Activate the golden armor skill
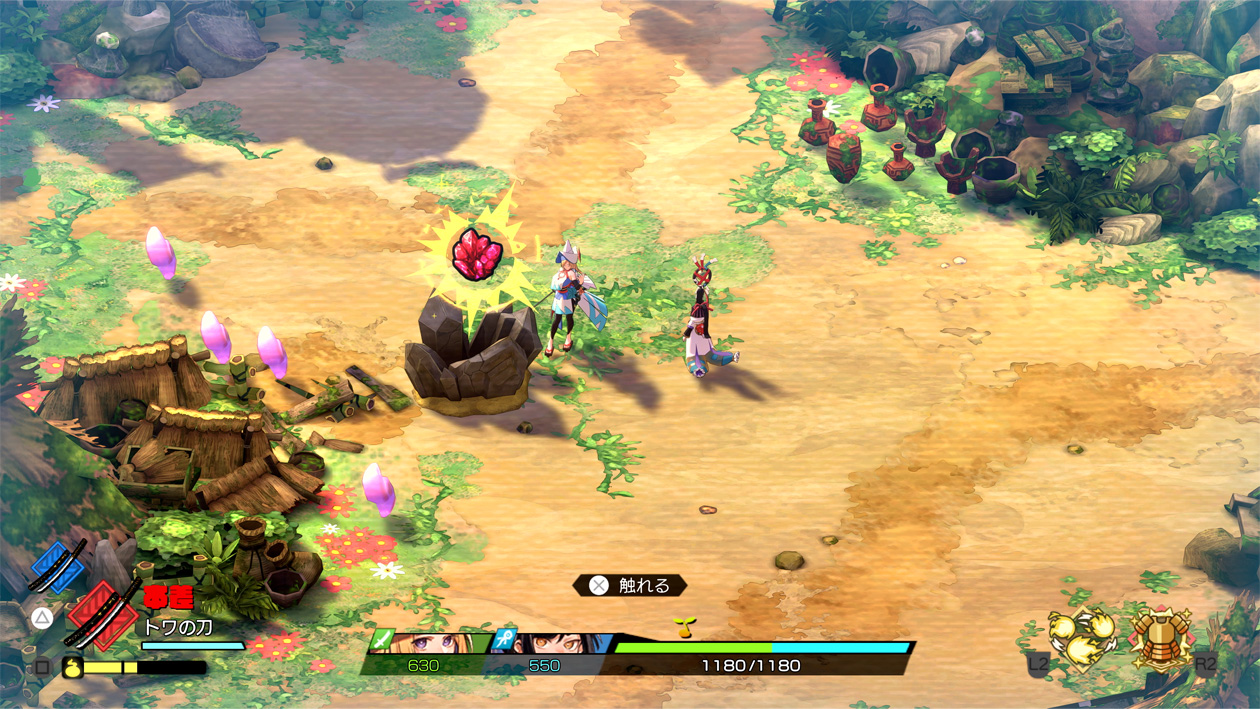The image size is (1260, 709). coord(1160,638)
